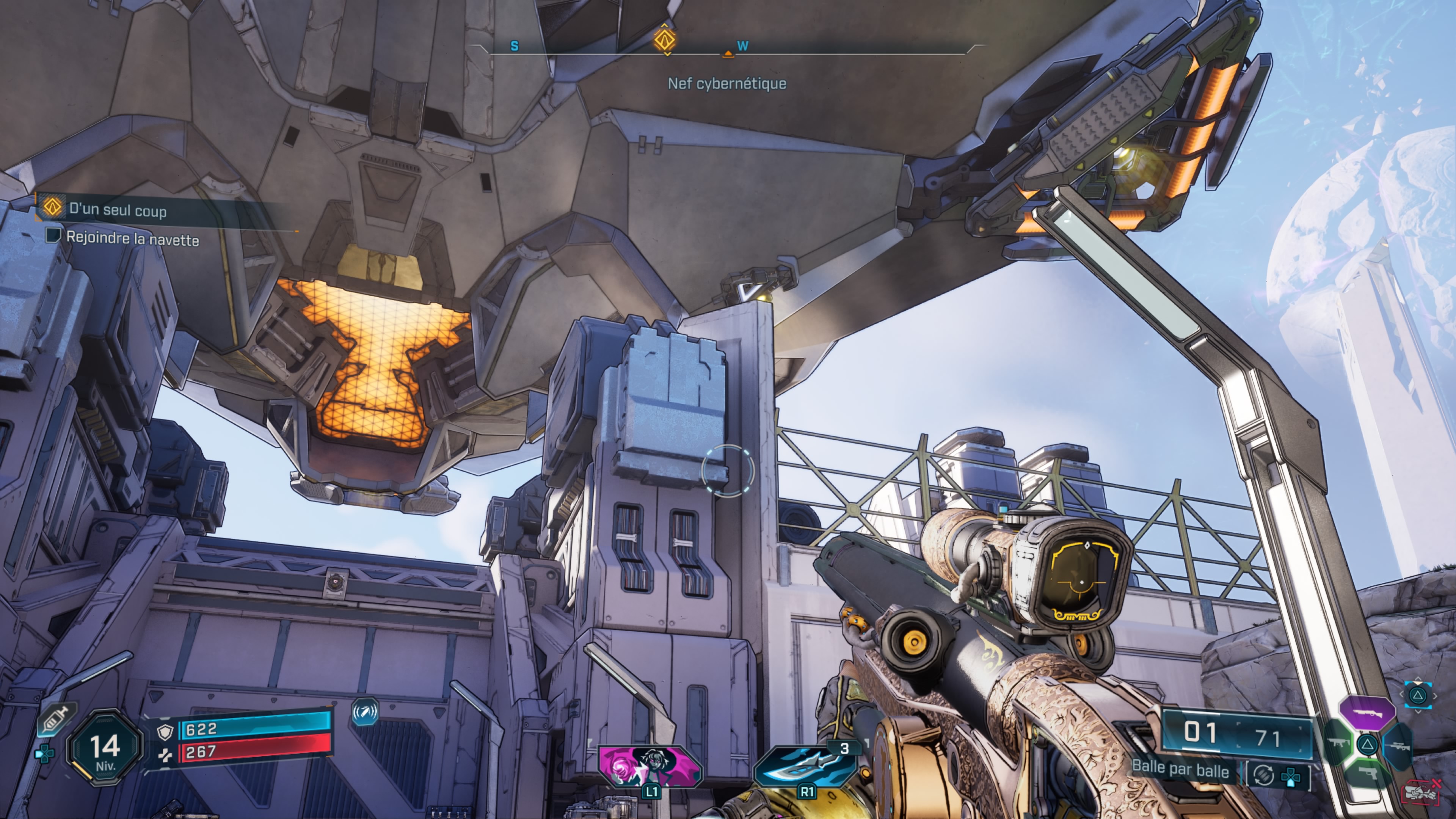Open the level 14 character badge
The height and width of the screenshot is (819, 1456).
pyautogui.click(x=105, y=750)
